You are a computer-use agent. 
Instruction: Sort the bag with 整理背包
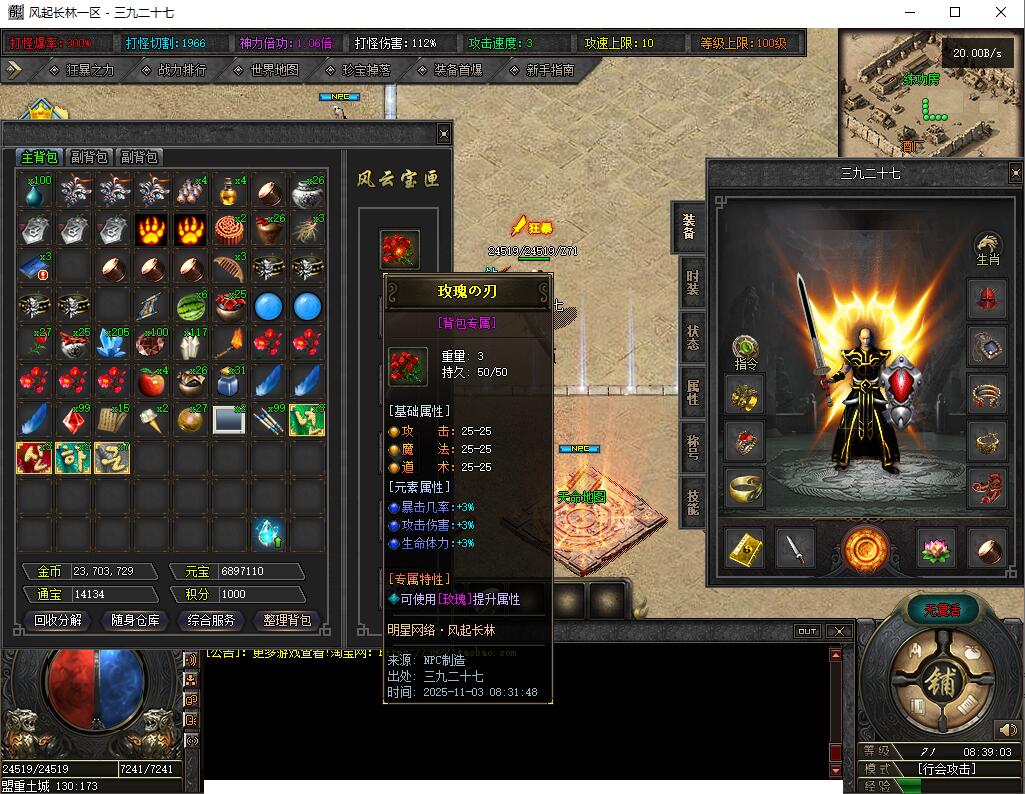click(x=287, y=620)
